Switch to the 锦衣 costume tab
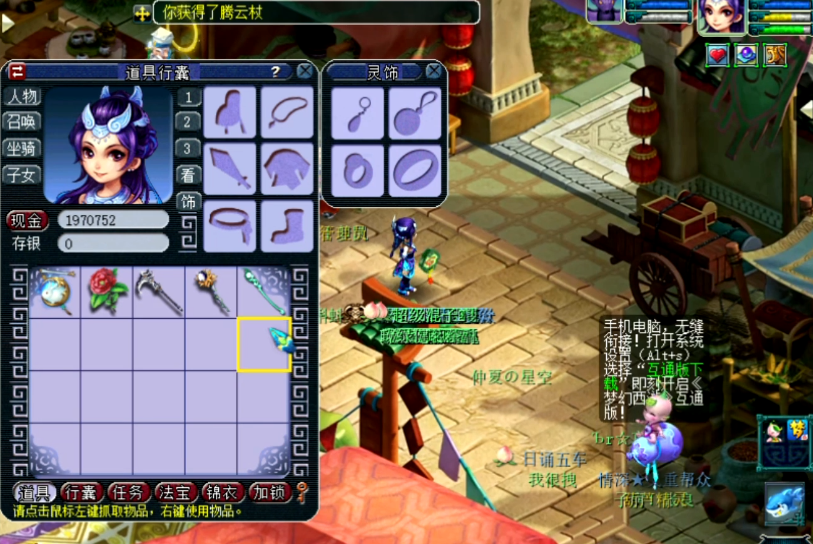The image size is (813, 544). pyautogui.click(x=222, y=492)
